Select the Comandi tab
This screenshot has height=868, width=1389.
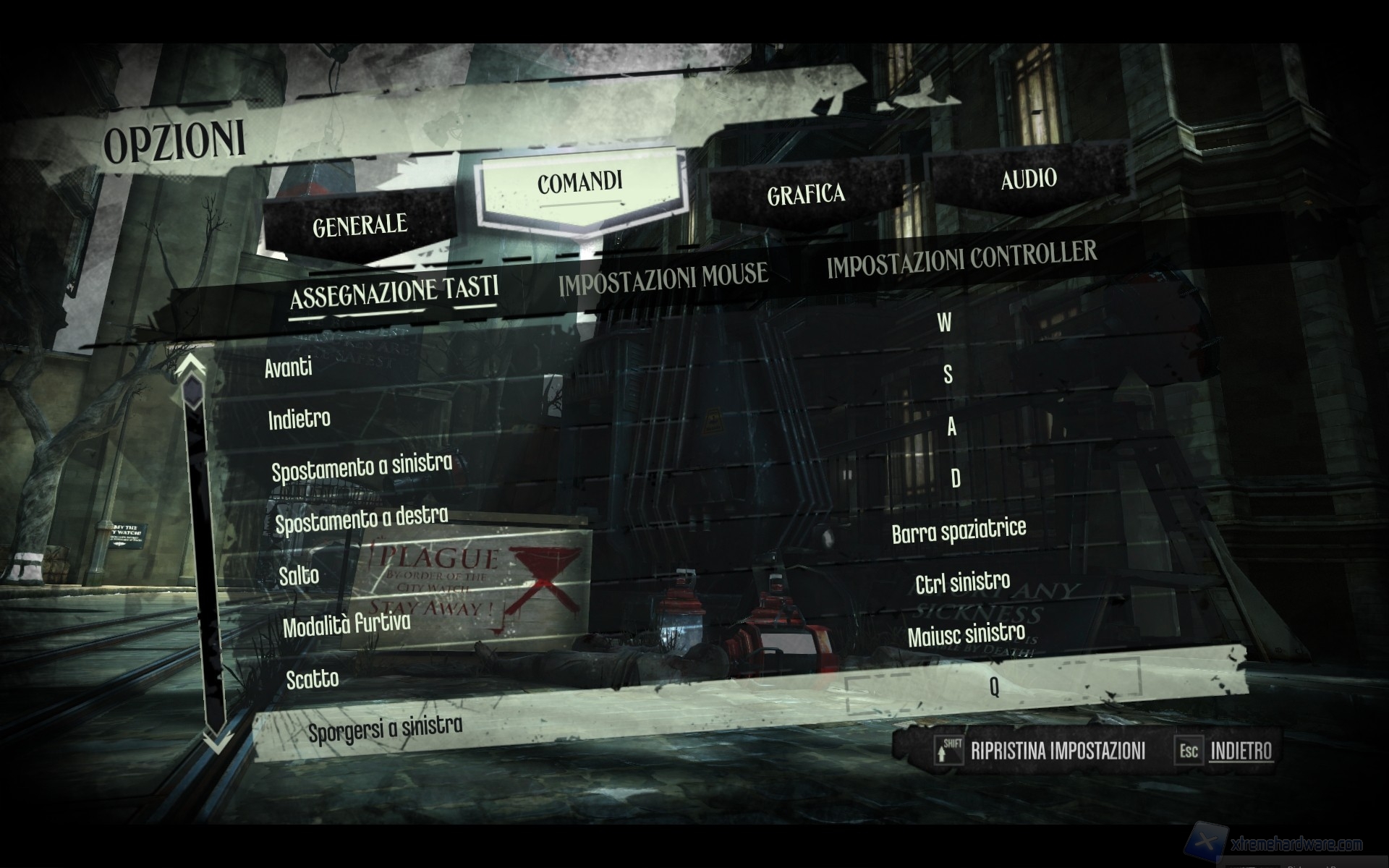point(579,182)
